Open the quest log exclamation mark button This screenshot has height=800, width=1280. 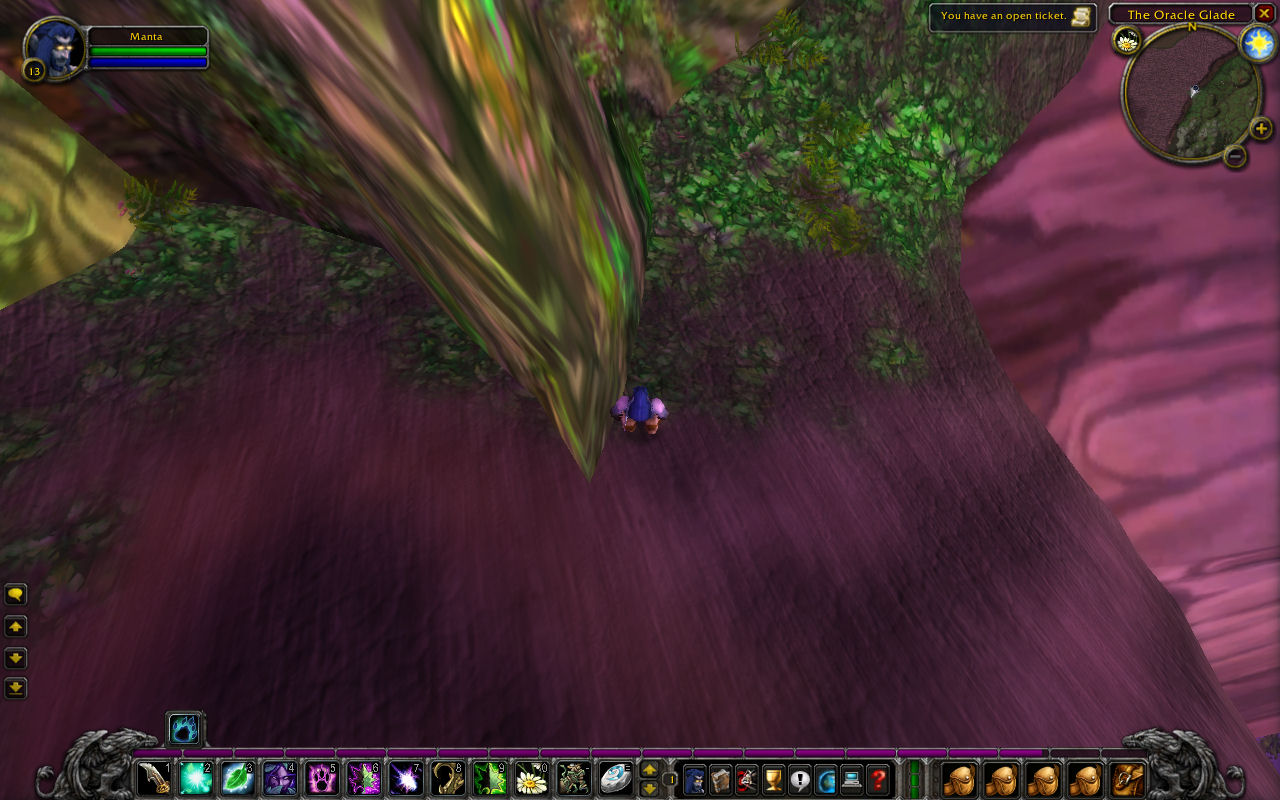pyautogui.click(x=799, y=778)
